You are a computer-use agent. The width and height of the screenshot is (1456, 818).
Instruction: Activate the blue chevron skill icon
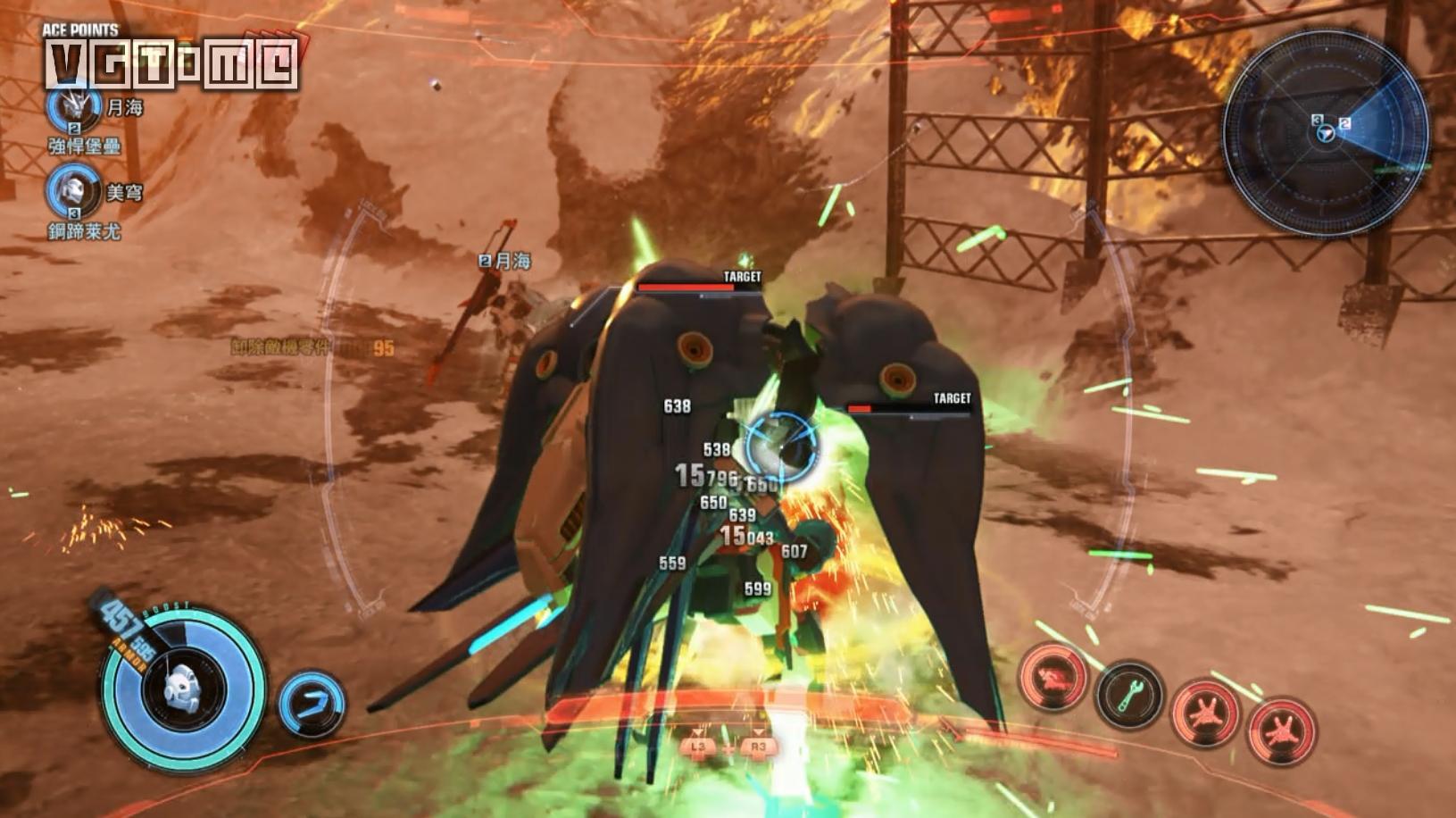311,703
